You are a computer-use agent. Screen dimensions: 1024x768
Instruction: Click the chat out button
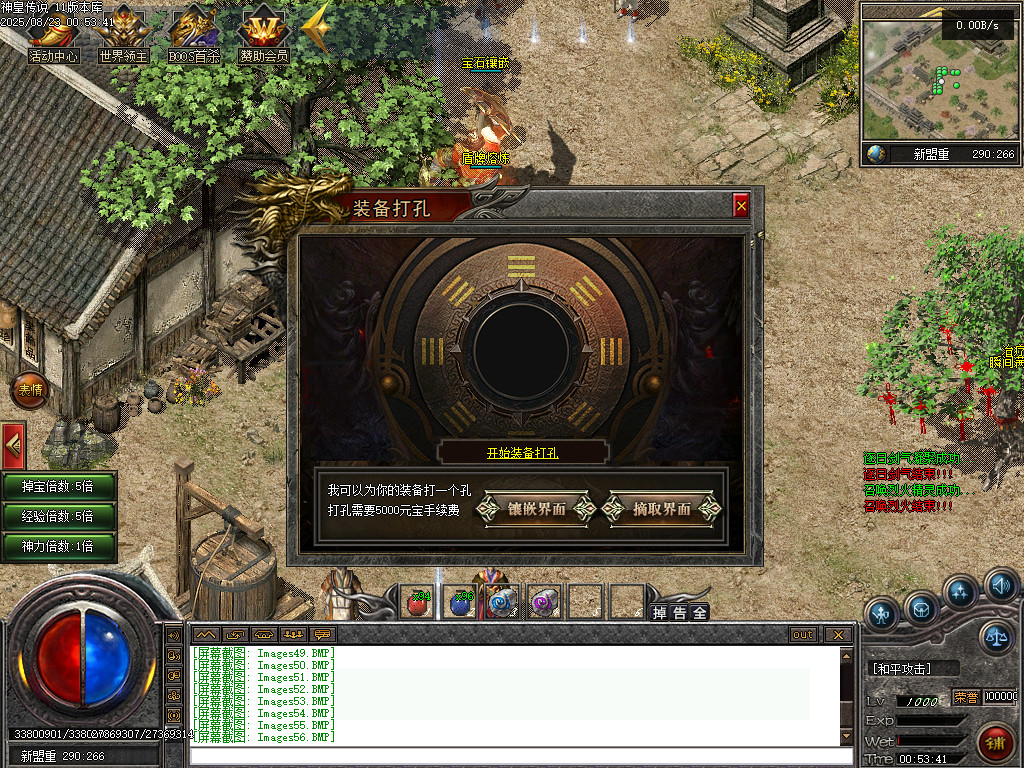(803, 634)
